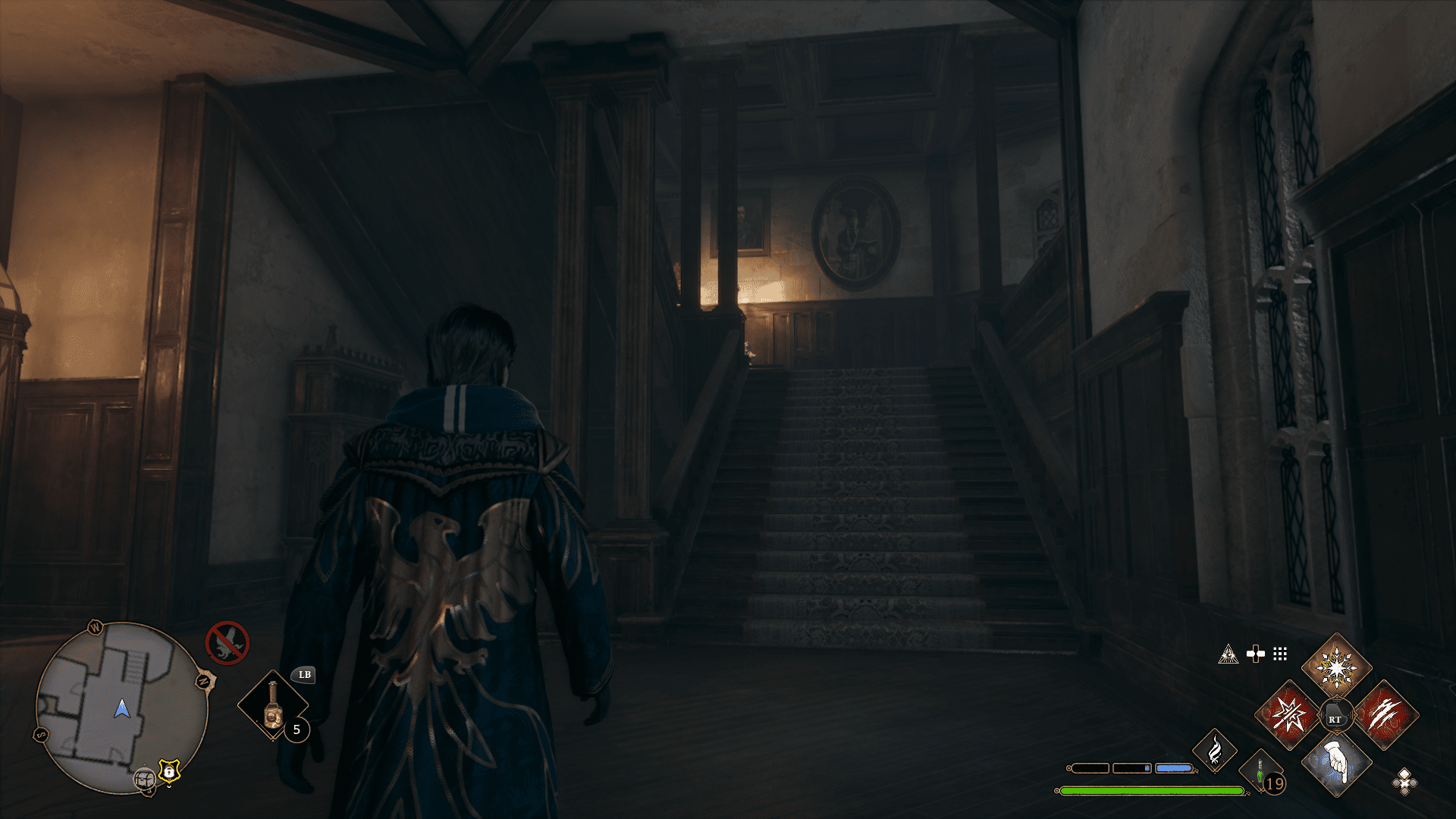
Task: Activate the snowflake spell at top of diamond
Action: click(x=1336, y=667)
